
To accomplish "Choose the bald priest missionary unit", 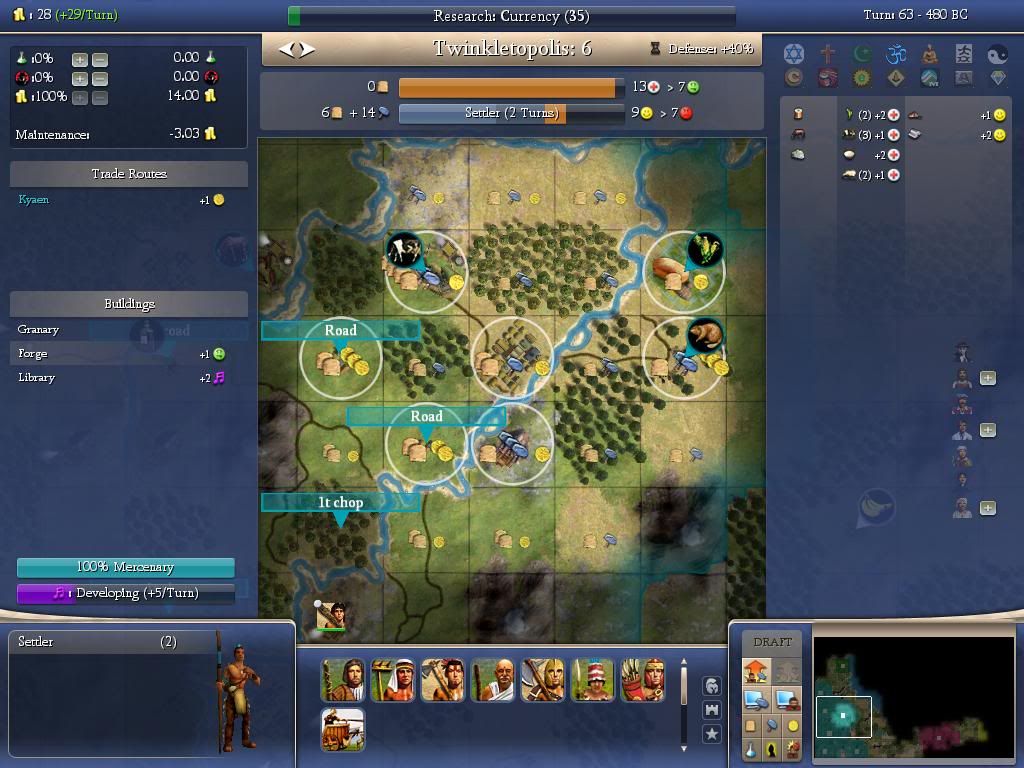I will coord(492,680).
